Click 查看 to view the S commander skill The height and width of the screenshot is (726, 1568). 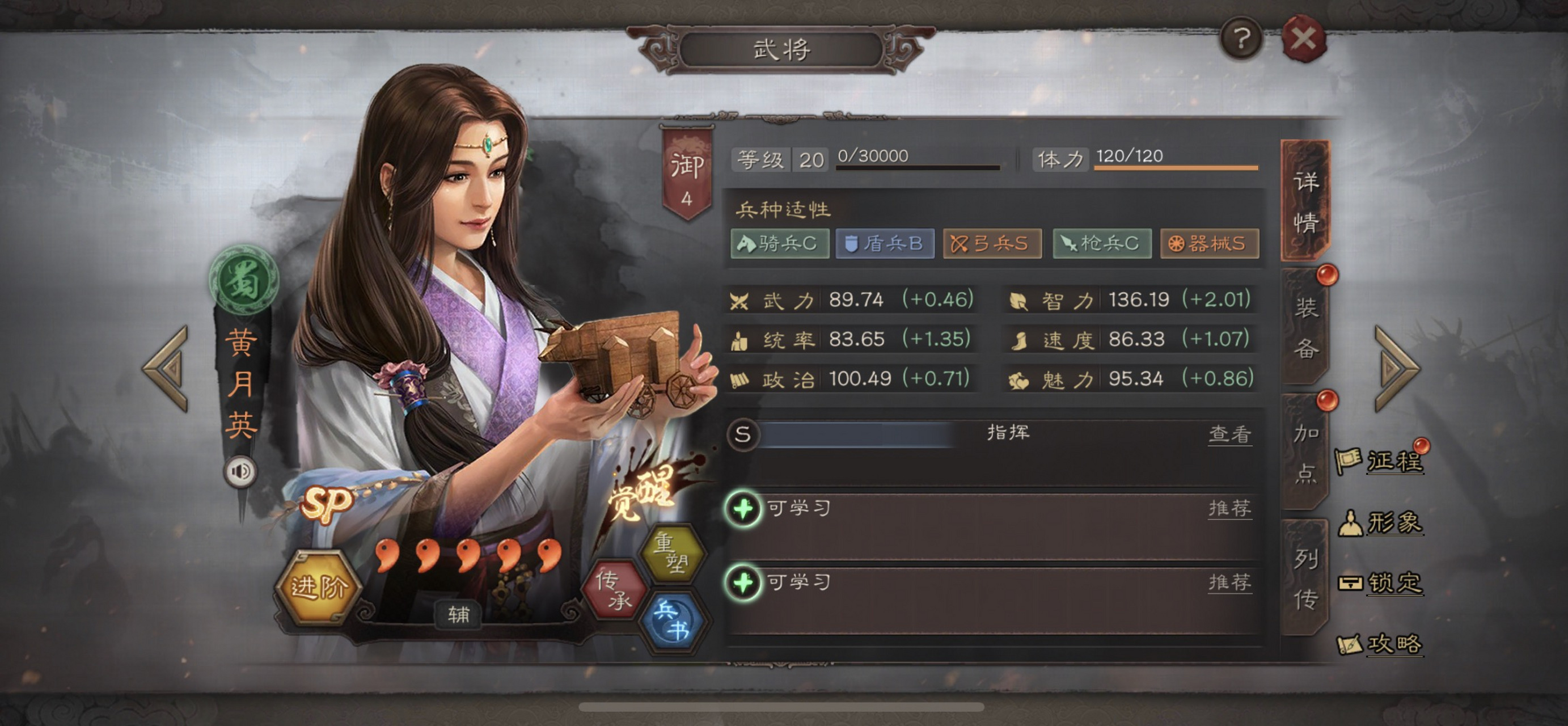pos(1231,435)
